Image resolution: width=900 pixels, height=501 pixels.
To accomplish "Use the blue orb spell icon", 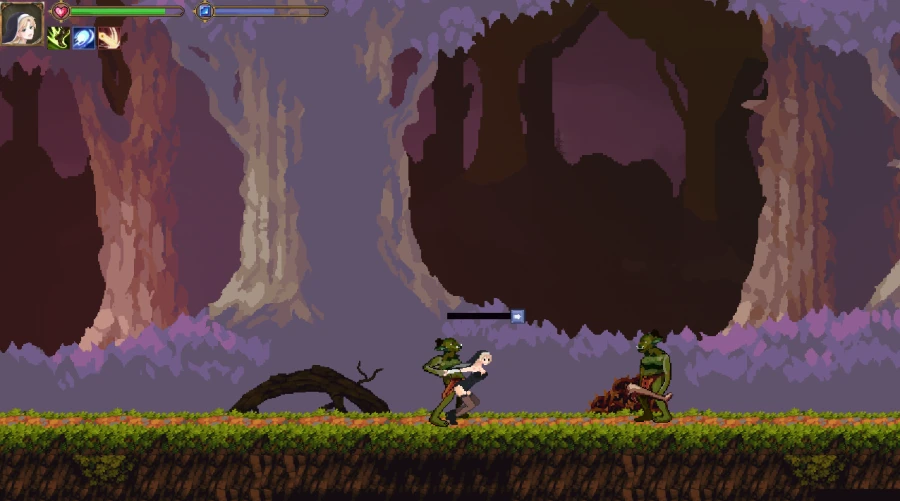I will point(84,38).
